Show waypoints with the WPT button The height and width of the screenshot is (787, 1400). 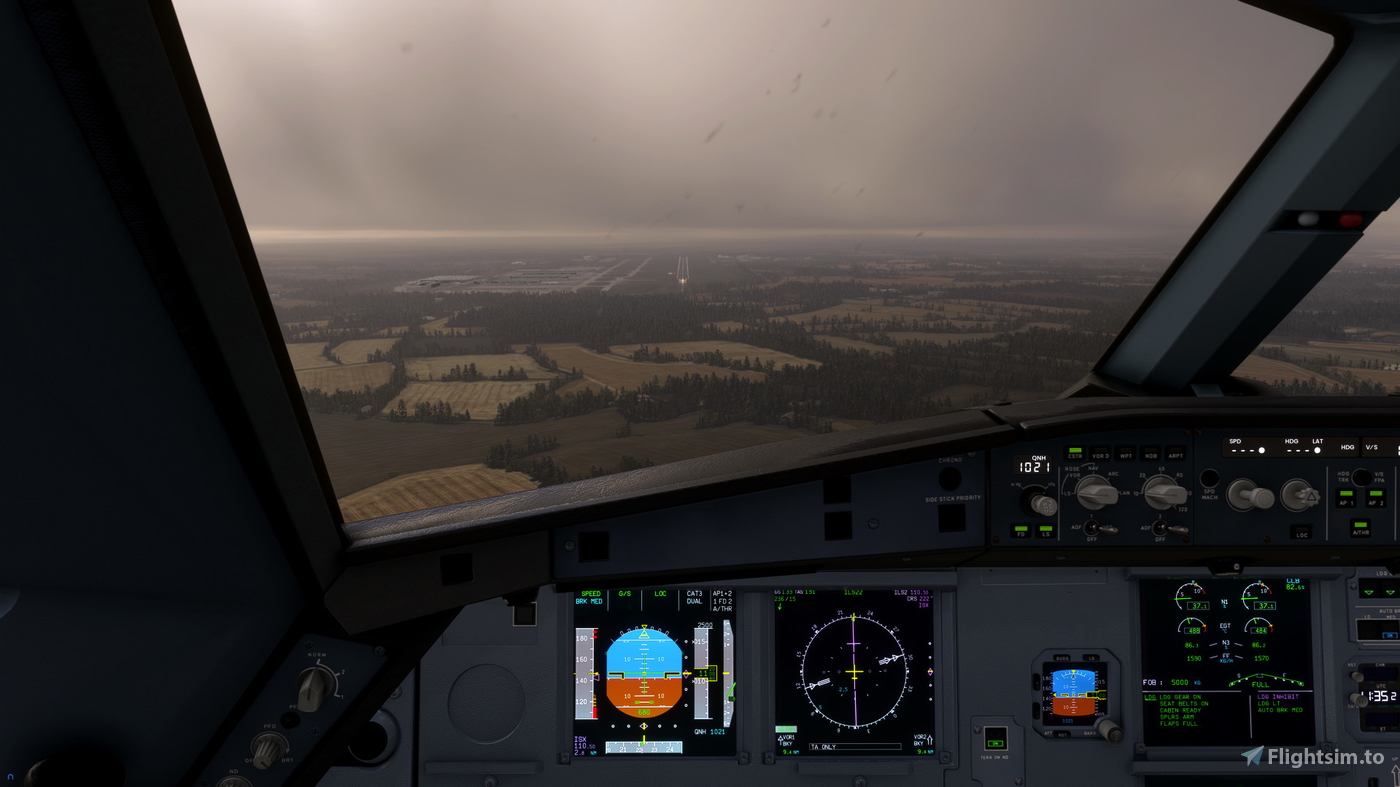tap(1127, 454)
